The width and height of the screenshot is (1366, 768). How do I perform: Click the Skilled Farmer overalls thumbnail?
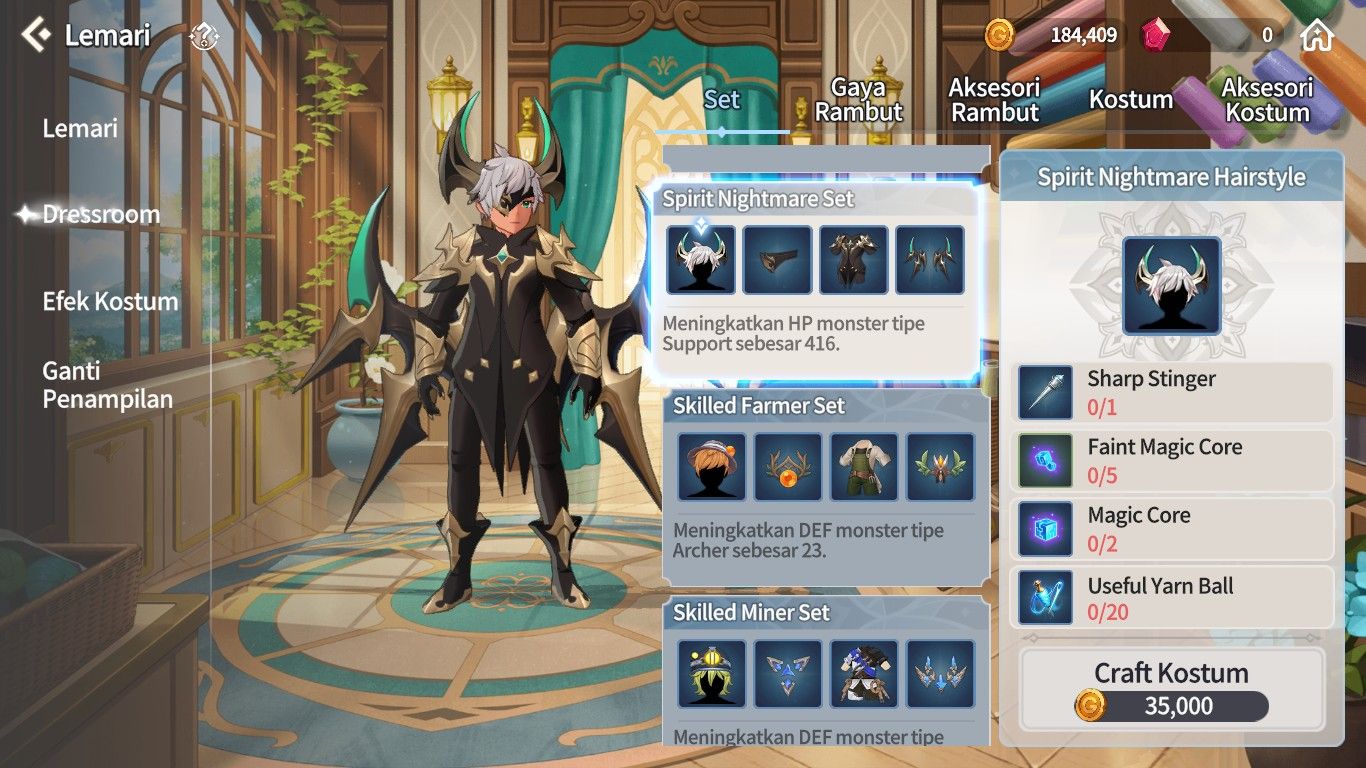tap(864, 466)
